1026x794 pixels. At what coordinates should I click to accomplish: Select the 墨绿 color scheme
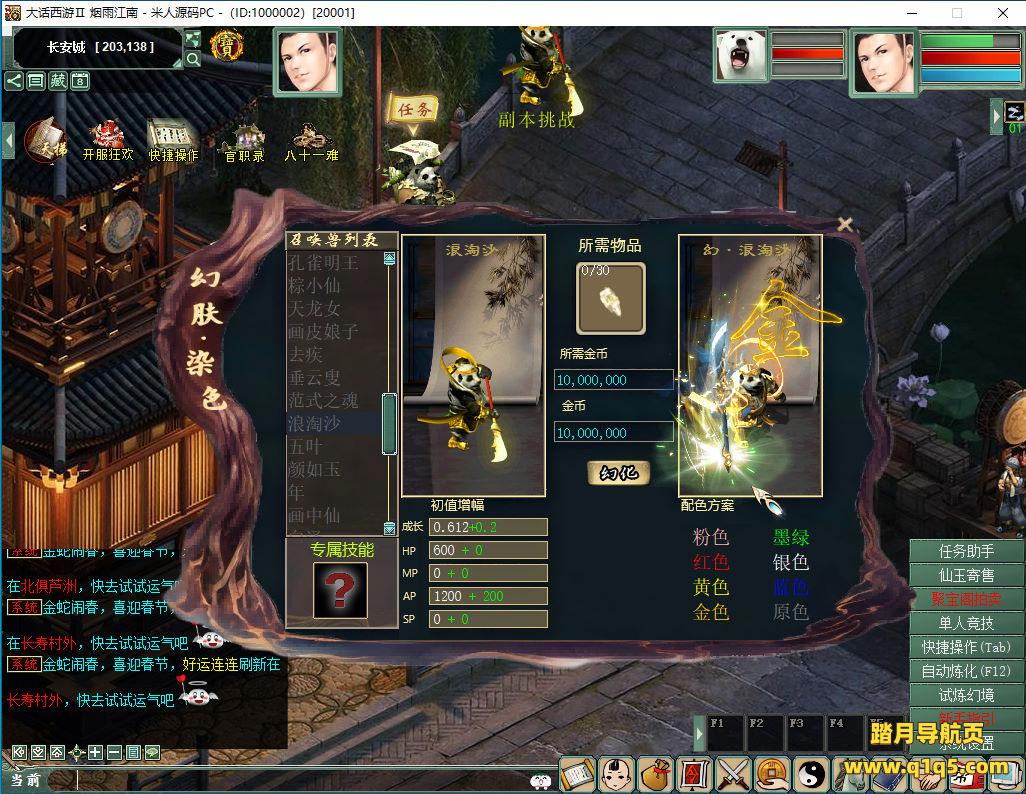[x=791, y=538]
